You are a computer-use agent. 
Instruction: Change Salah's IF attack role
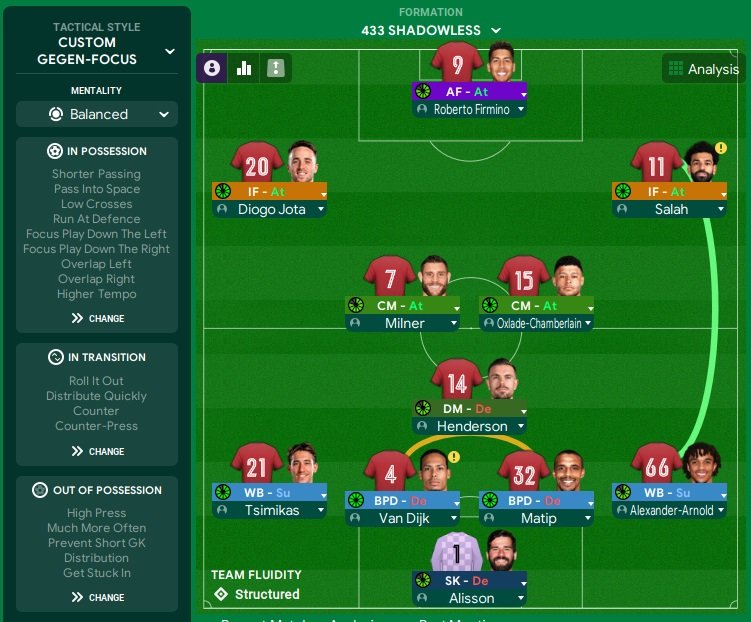[670, 191]
